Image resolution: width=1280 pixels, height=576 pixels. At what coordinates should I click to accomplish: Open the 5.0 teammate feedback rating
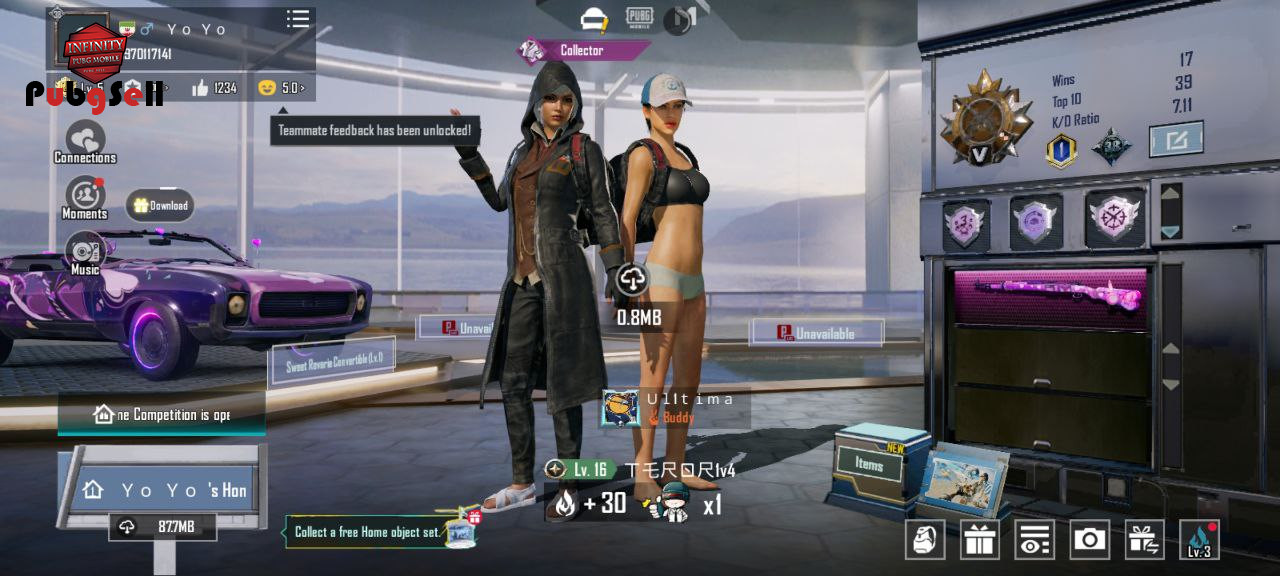tap(281, 88)
